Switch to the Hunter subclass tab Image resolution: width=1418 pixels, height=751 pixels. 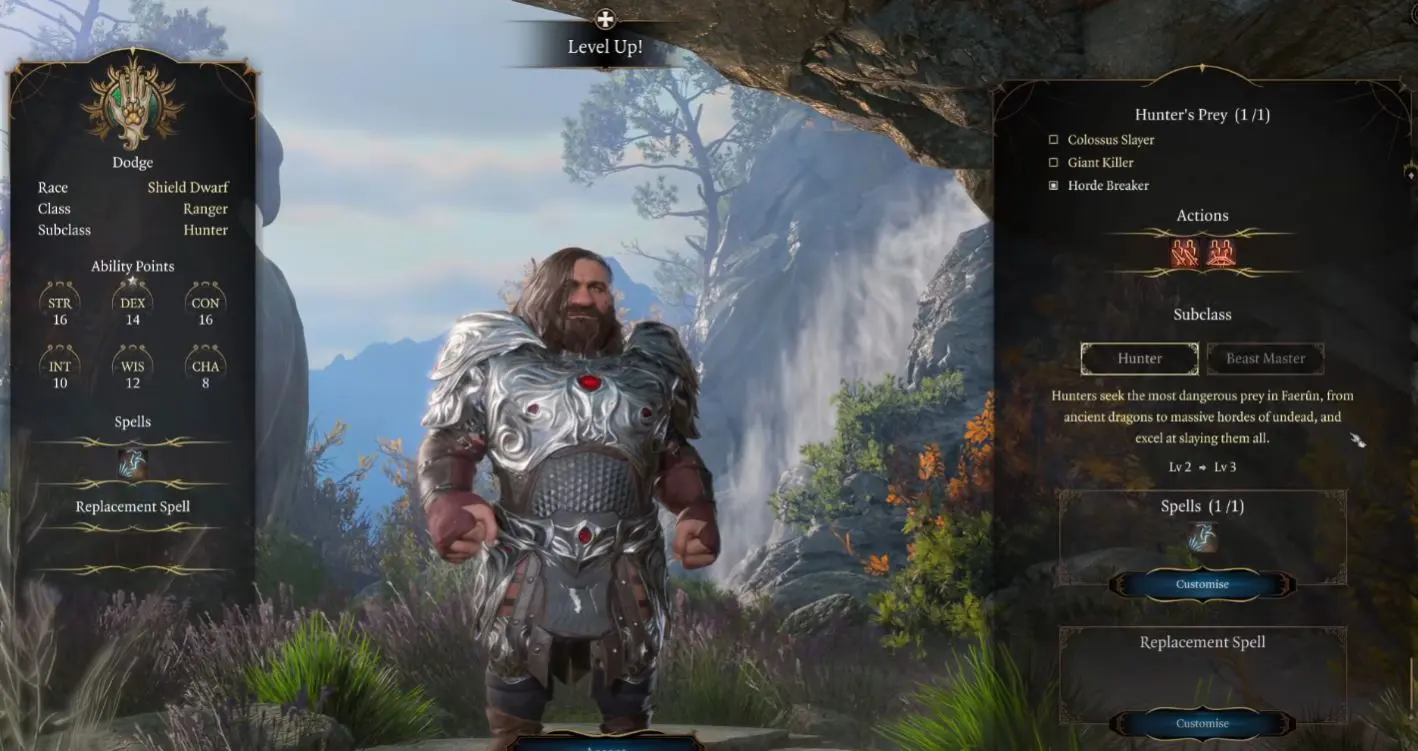pos(1139,358)
